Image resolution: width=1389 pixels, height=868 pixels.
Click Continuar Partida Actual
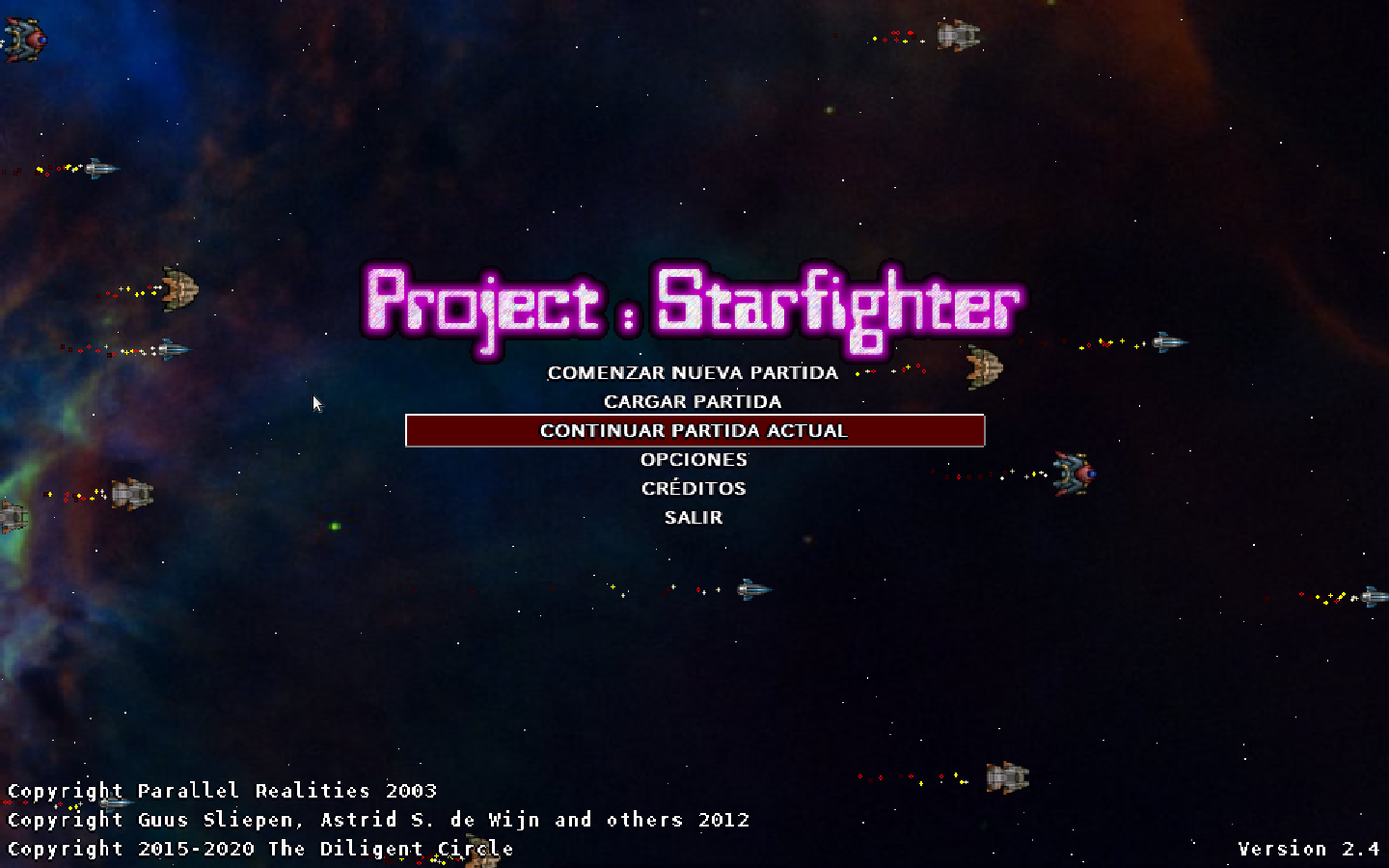pyautogui.click(x=694, y=431)
